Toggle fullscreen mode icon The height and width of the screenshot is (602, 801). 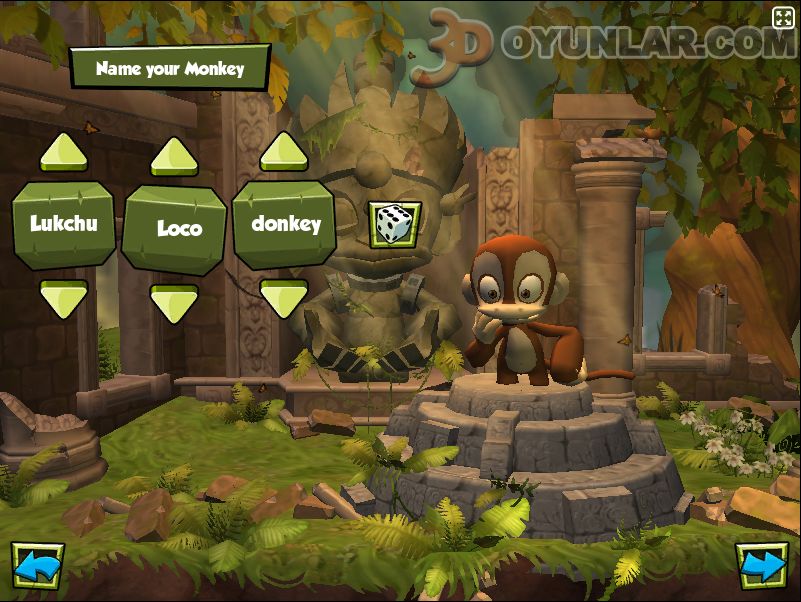pos(782,17)
